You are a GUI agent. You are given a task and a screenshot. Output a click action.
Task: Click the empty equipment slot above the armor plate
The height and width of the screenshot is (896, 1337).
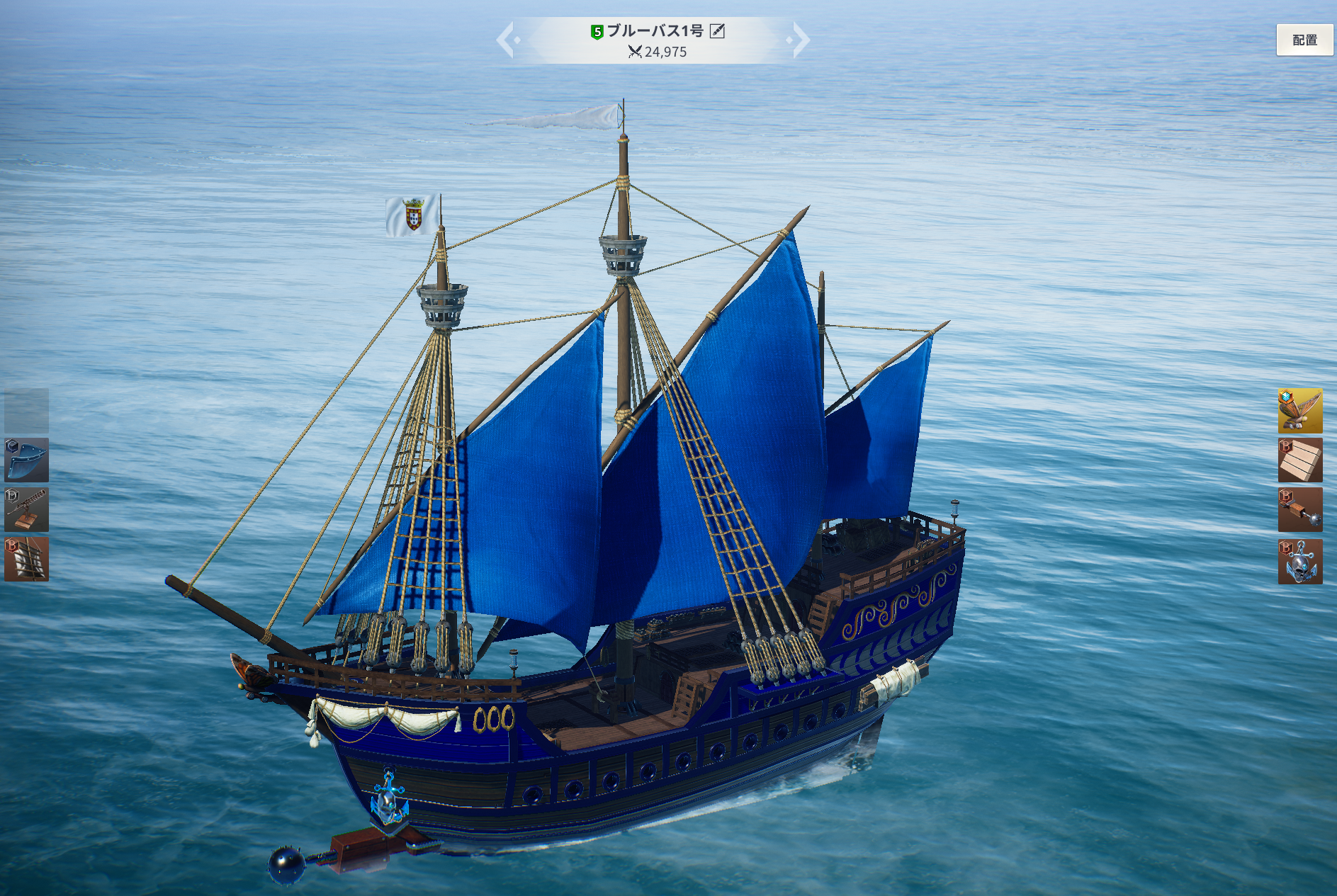pyautogui.click(x=27, y=410)
